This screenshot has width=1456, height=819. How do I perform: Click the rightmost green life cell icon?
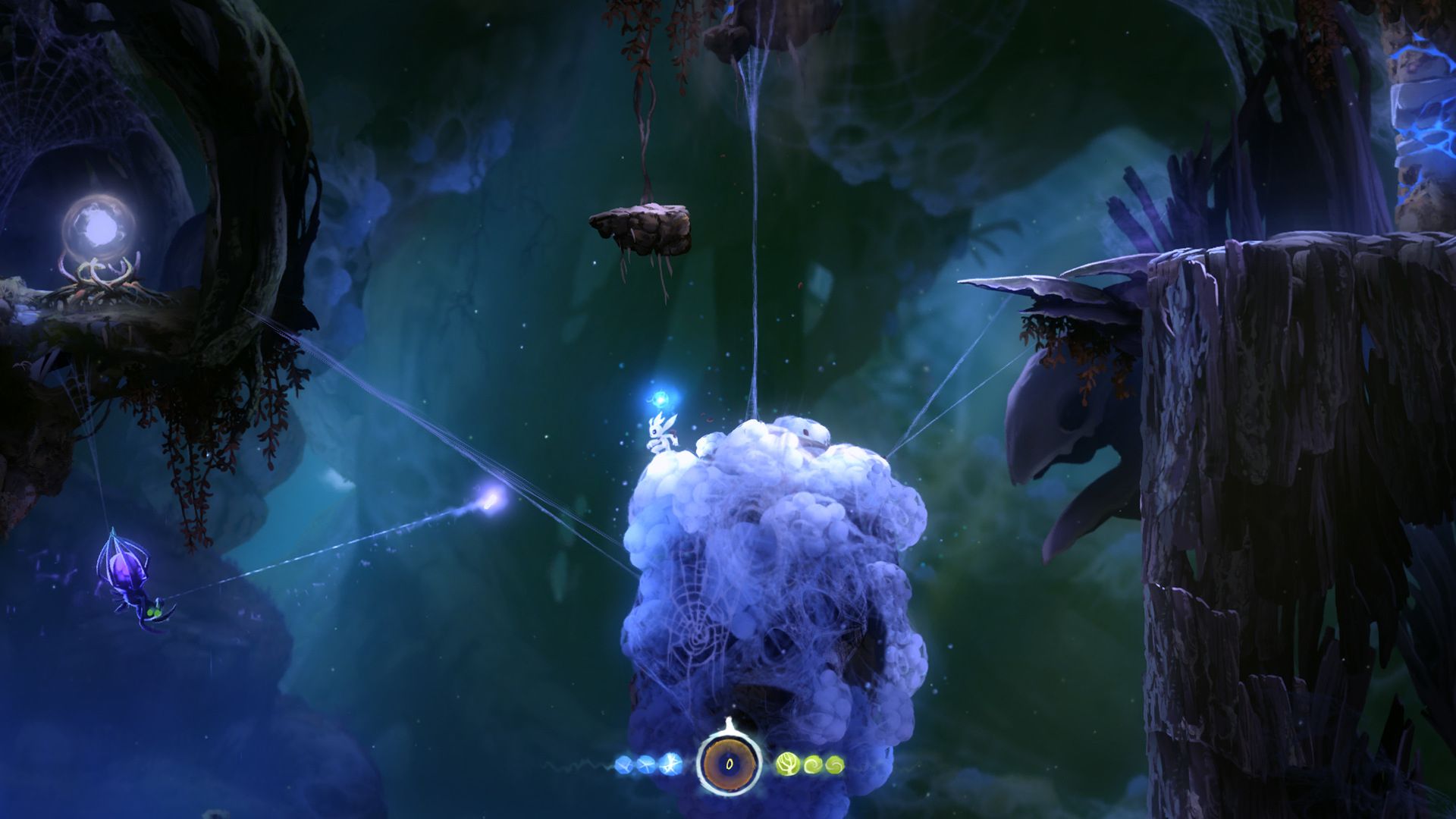(834, 765)
